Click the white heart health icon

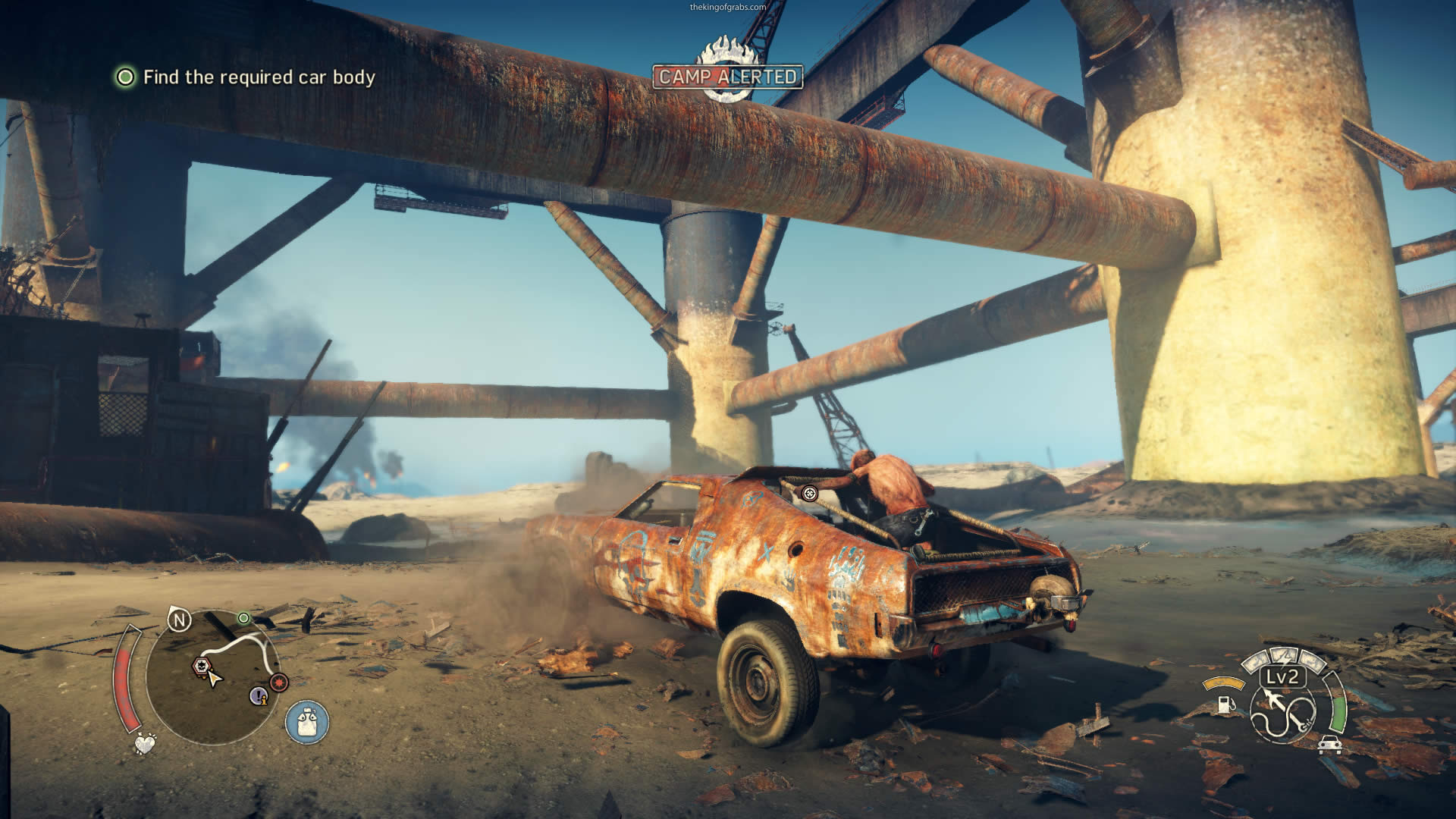click(x=144, y=743)
